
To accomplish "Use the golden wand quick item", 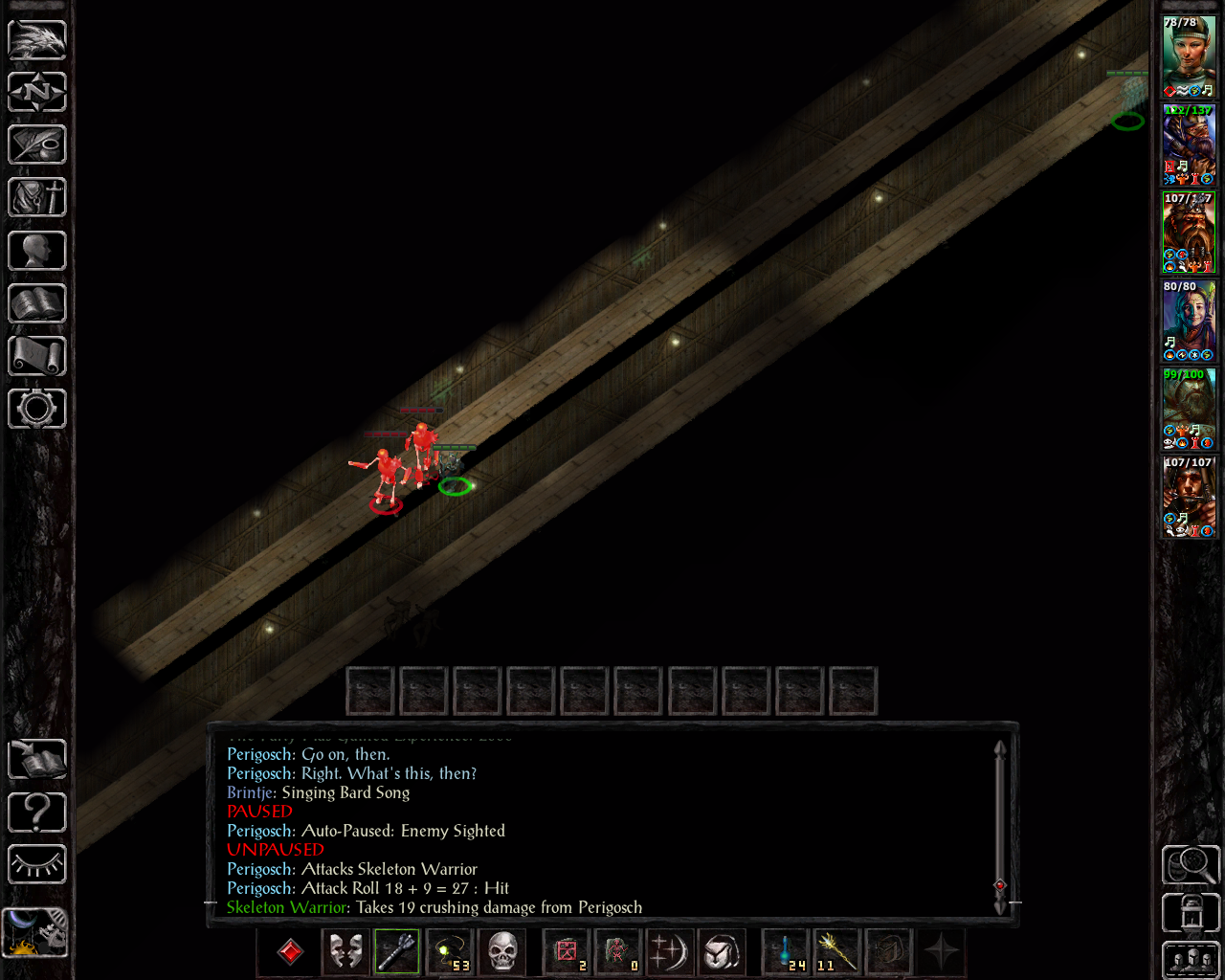I will pos(837,952).
